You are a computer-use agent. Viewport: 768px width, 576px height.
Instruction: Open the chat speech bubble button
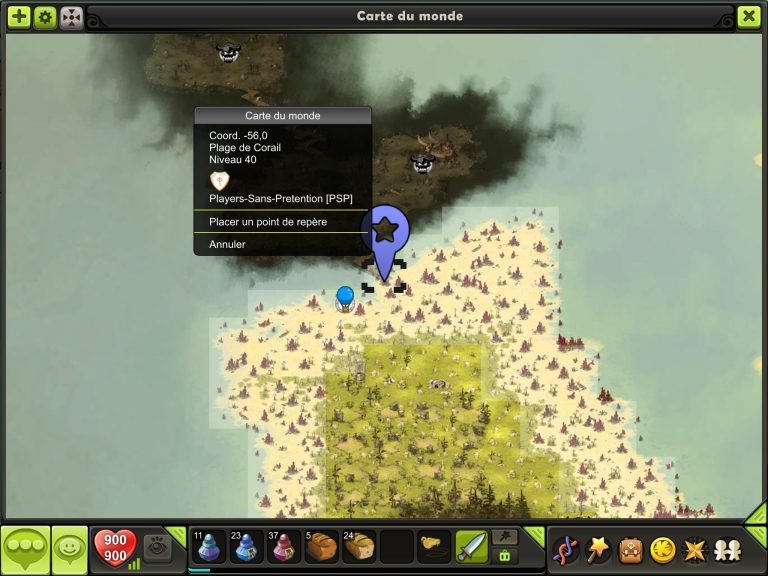click(x=25, y=549)
